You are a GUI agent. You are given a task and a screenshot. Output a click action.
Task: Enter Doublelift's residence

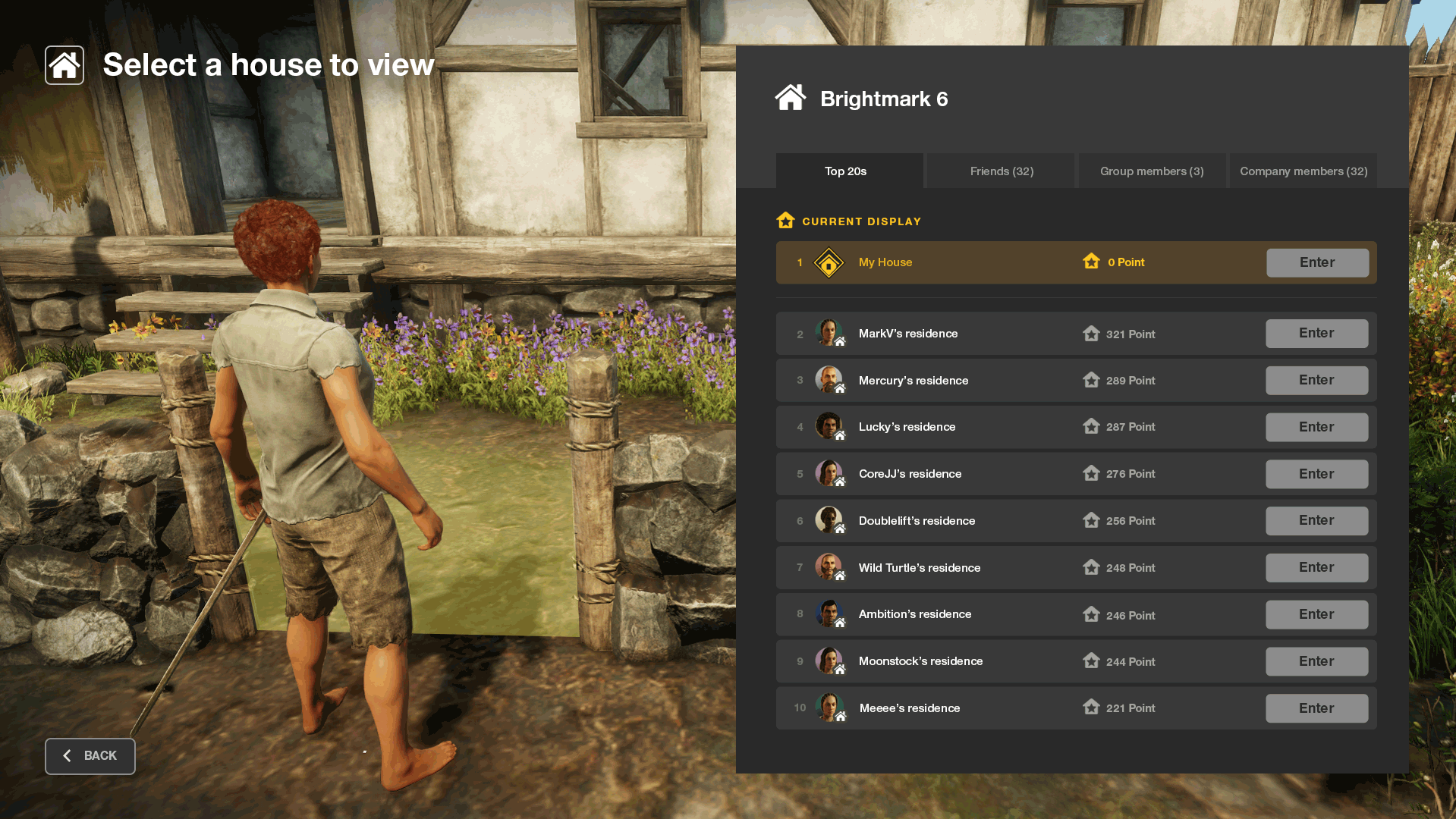click(1316, 521)
